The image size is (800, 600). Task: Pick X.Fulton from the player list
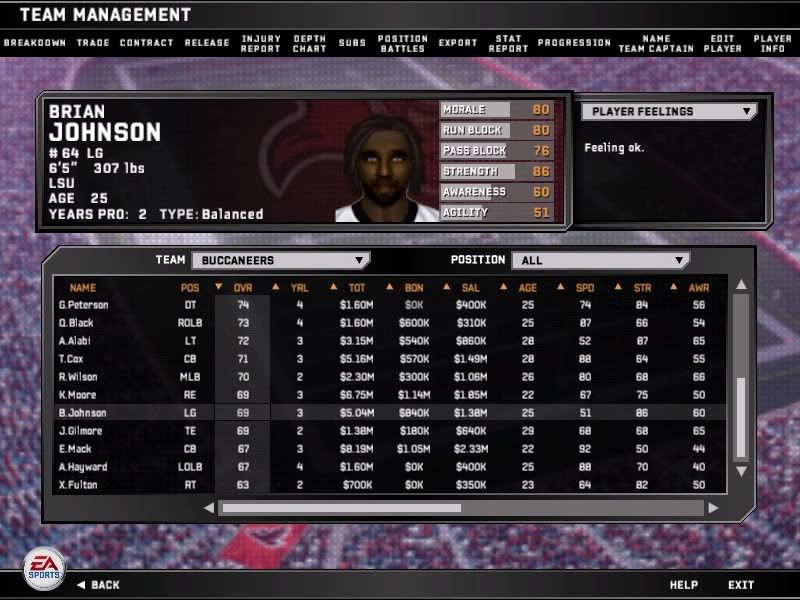(79, 485)
